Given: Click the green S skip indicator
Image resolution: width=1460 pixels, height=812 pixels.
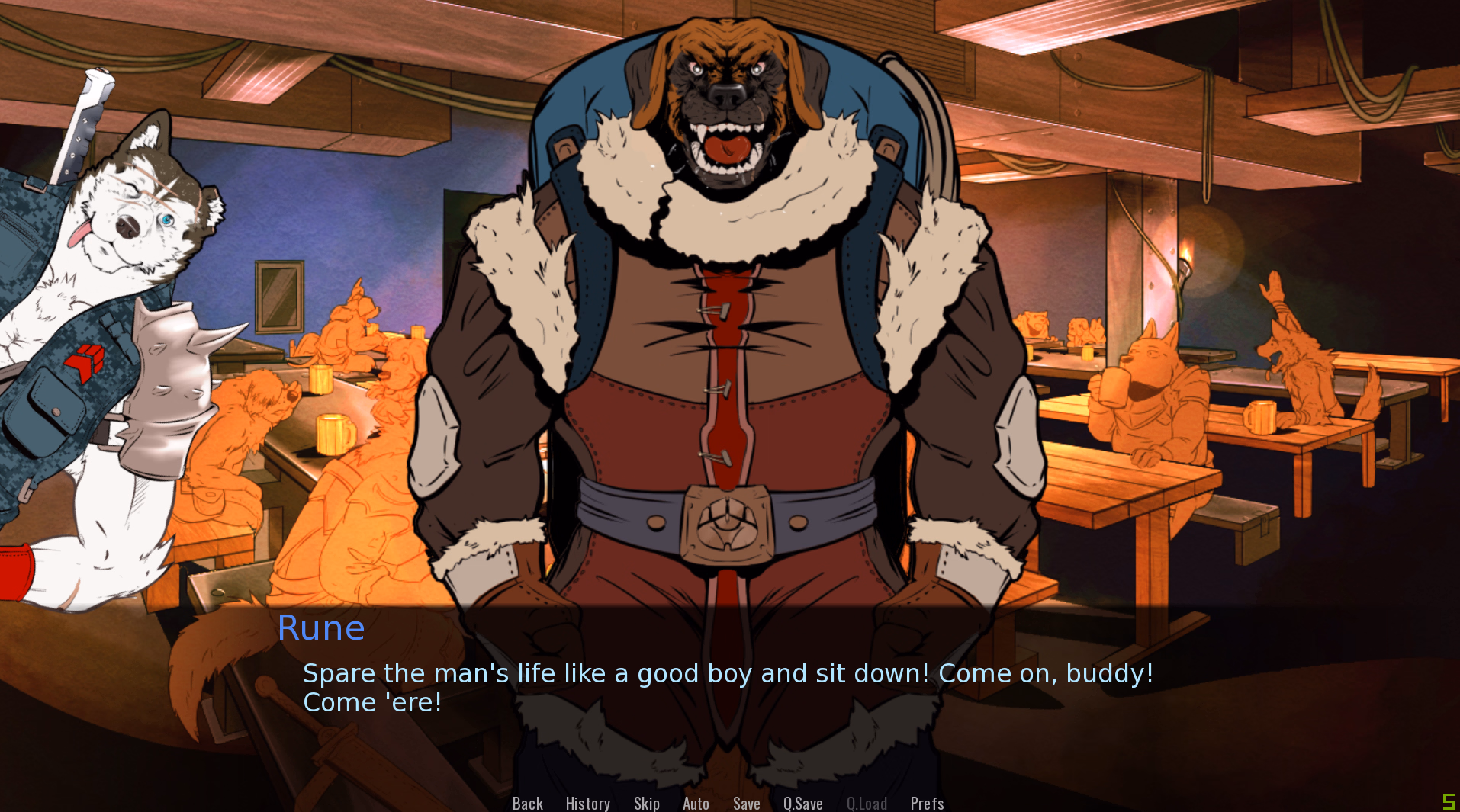Looking at the screenshot, I should point(1449,801).
